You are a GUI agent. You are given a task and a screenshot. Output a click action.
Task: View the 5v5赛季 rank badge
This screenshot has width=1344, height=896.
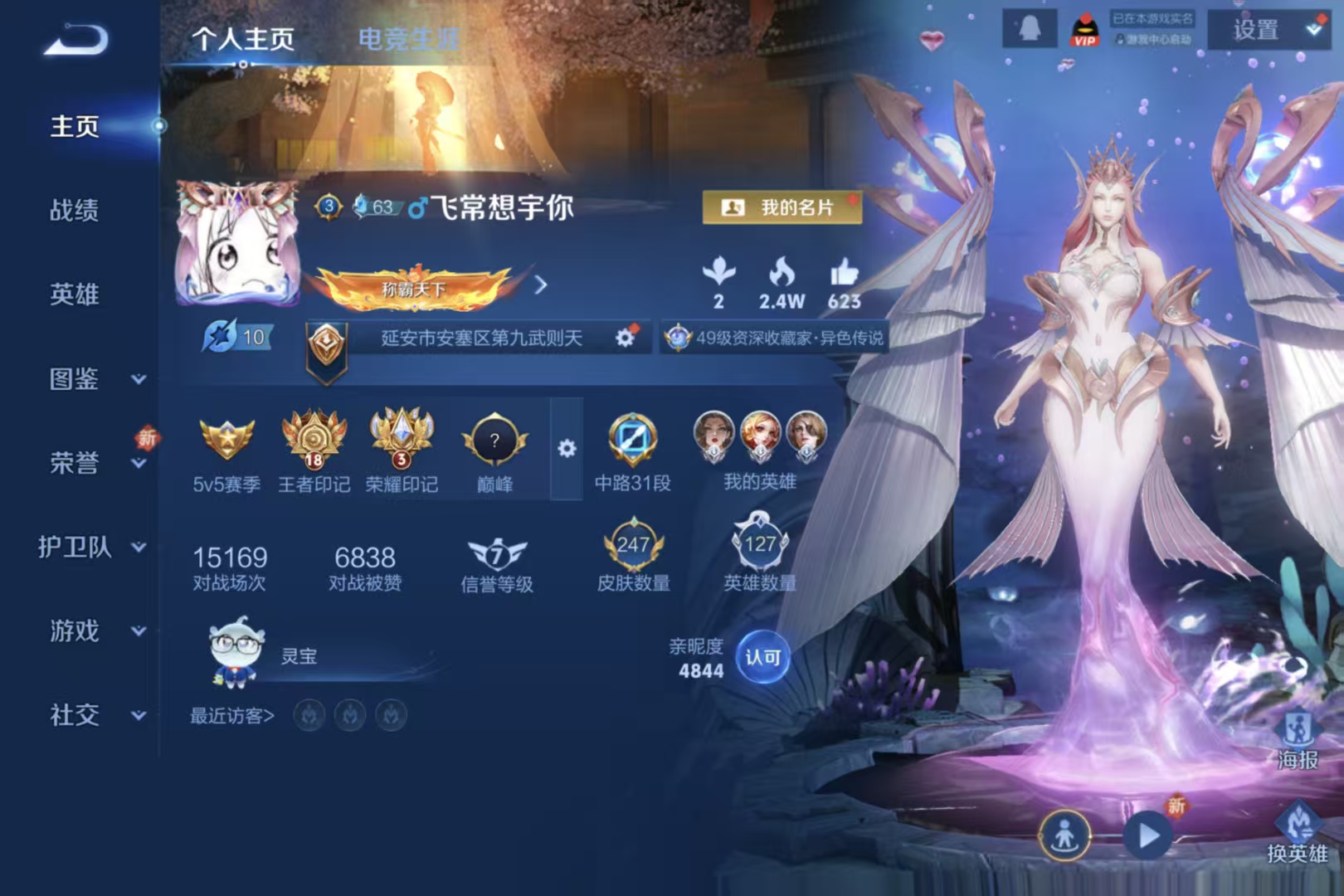point(226,452)
